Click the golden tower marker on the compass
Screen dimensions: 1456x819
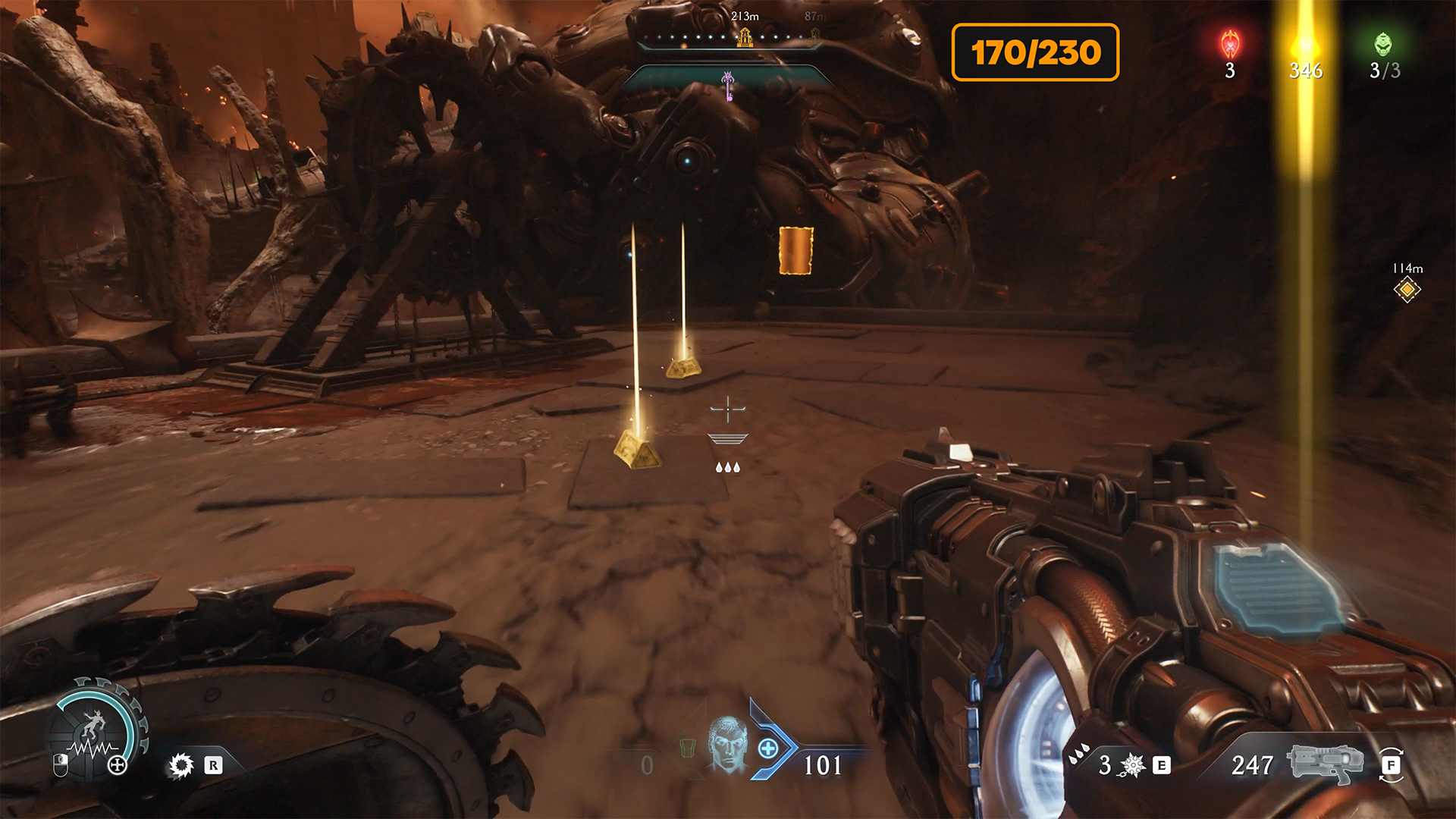pyautogui.click(x=745, y=36)
